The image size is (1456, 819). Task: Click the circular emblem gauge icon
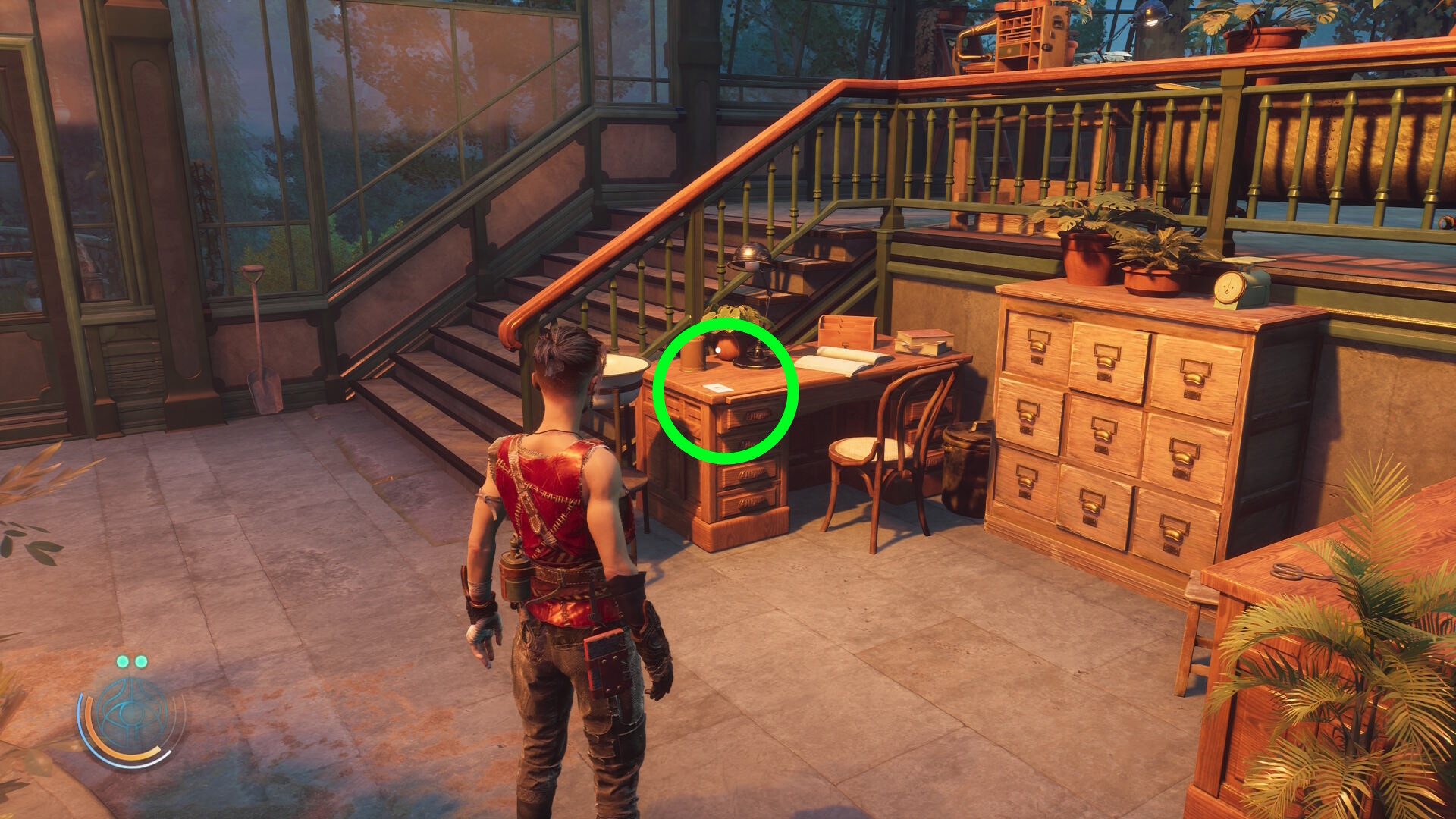click(131, 714)
